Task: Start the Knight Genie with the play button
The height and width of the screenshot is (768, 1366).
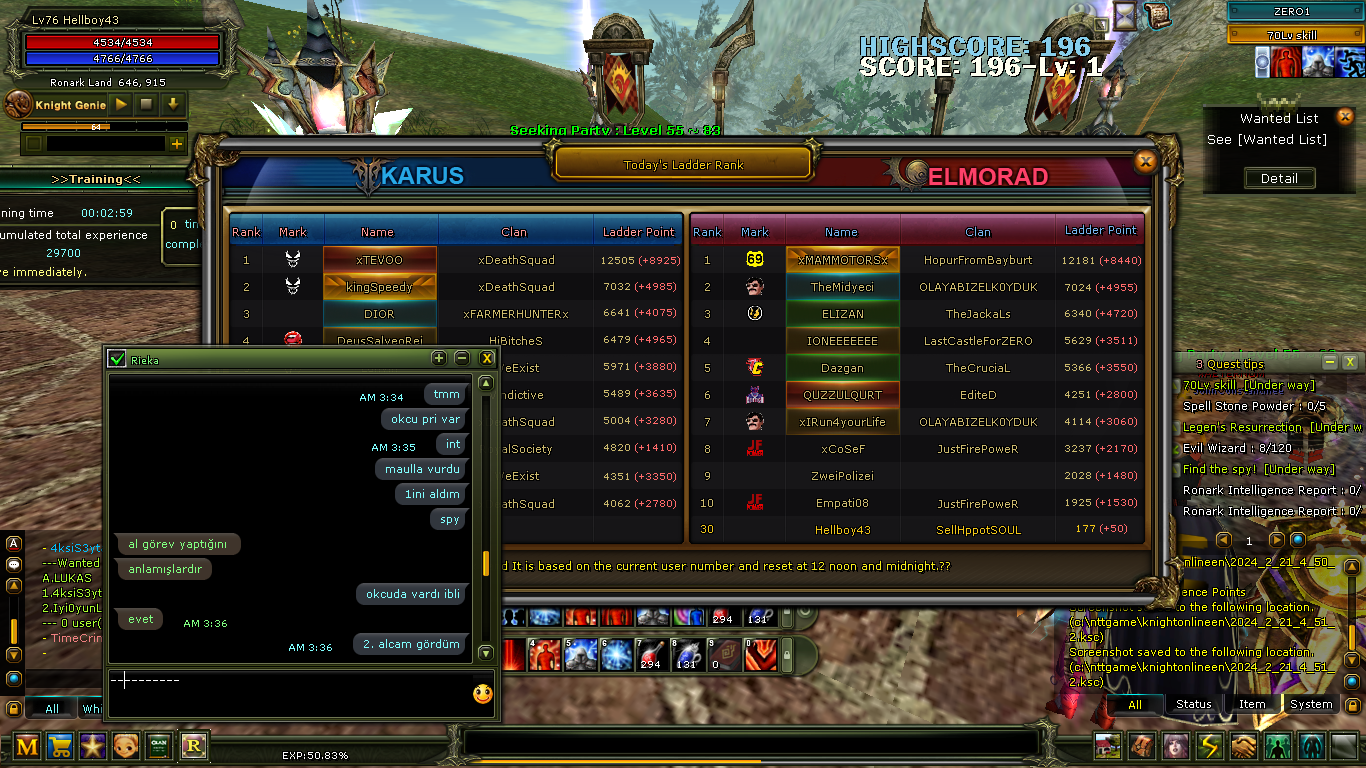Action: pos(121,104)
